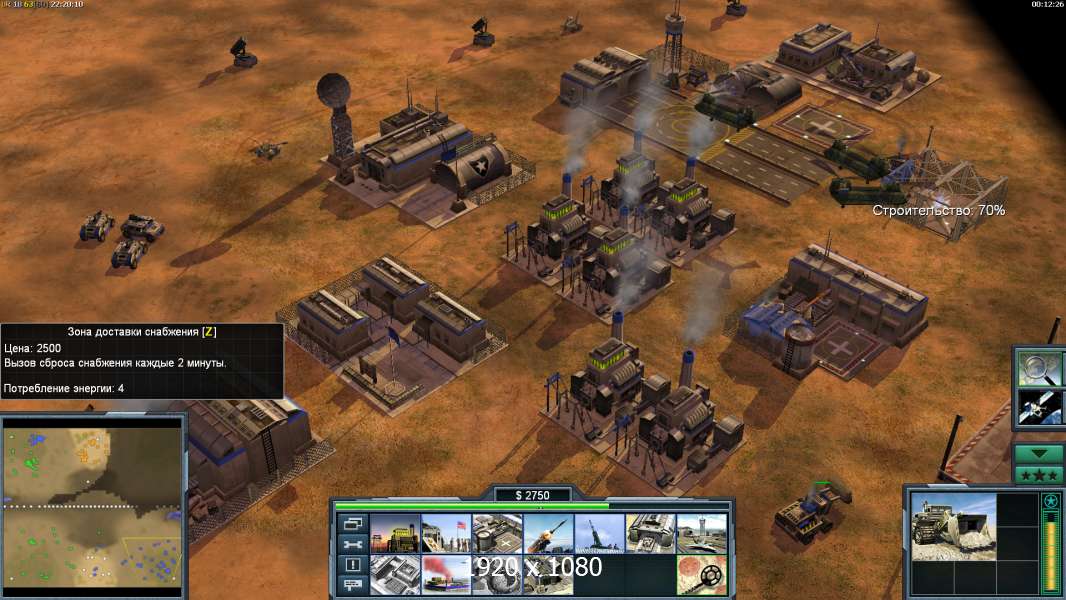The height and width of the screenshot is (600, 1066).
Task: Build the supply center with helipad
Action: (497, 534)
